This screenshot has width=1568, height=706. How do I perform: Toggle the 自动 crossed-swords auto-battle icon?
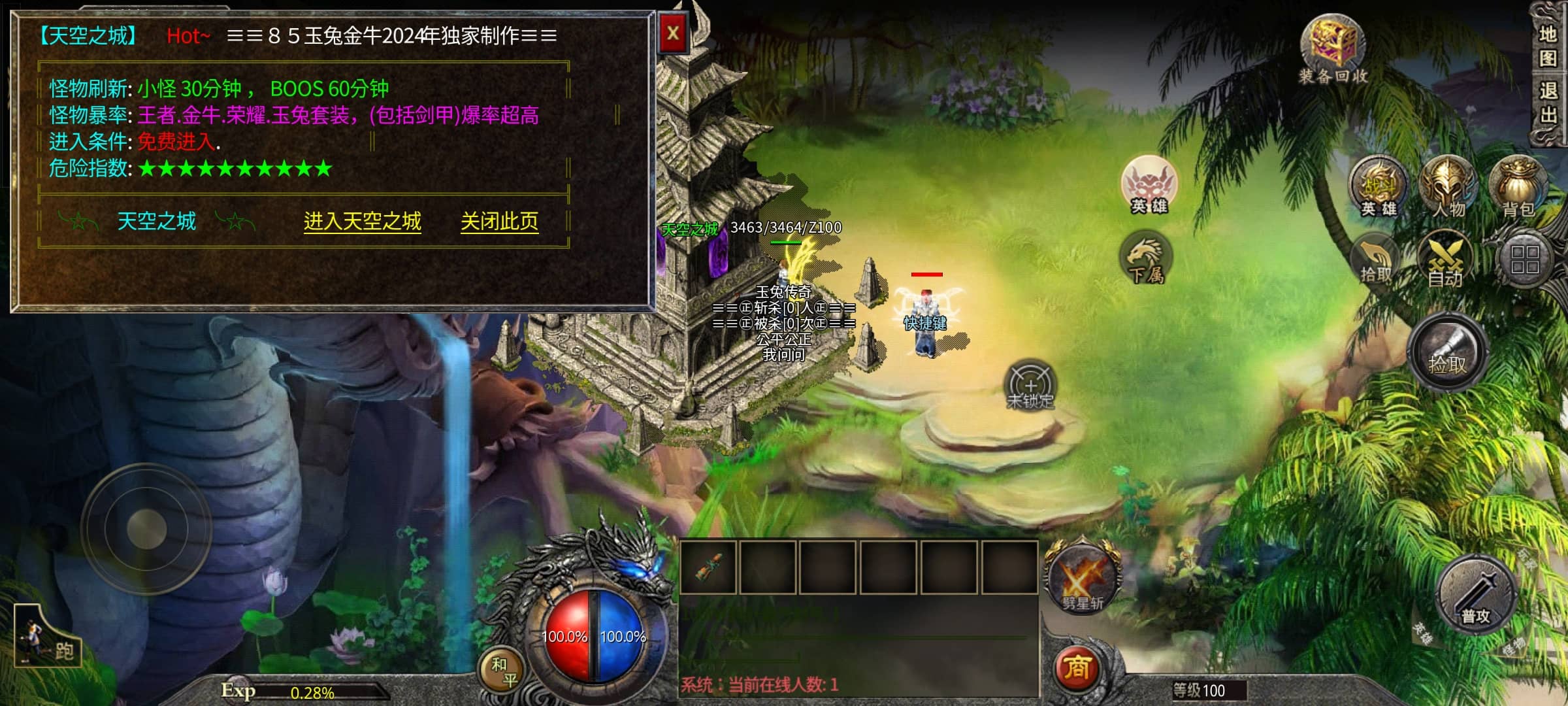(1445, 261)
